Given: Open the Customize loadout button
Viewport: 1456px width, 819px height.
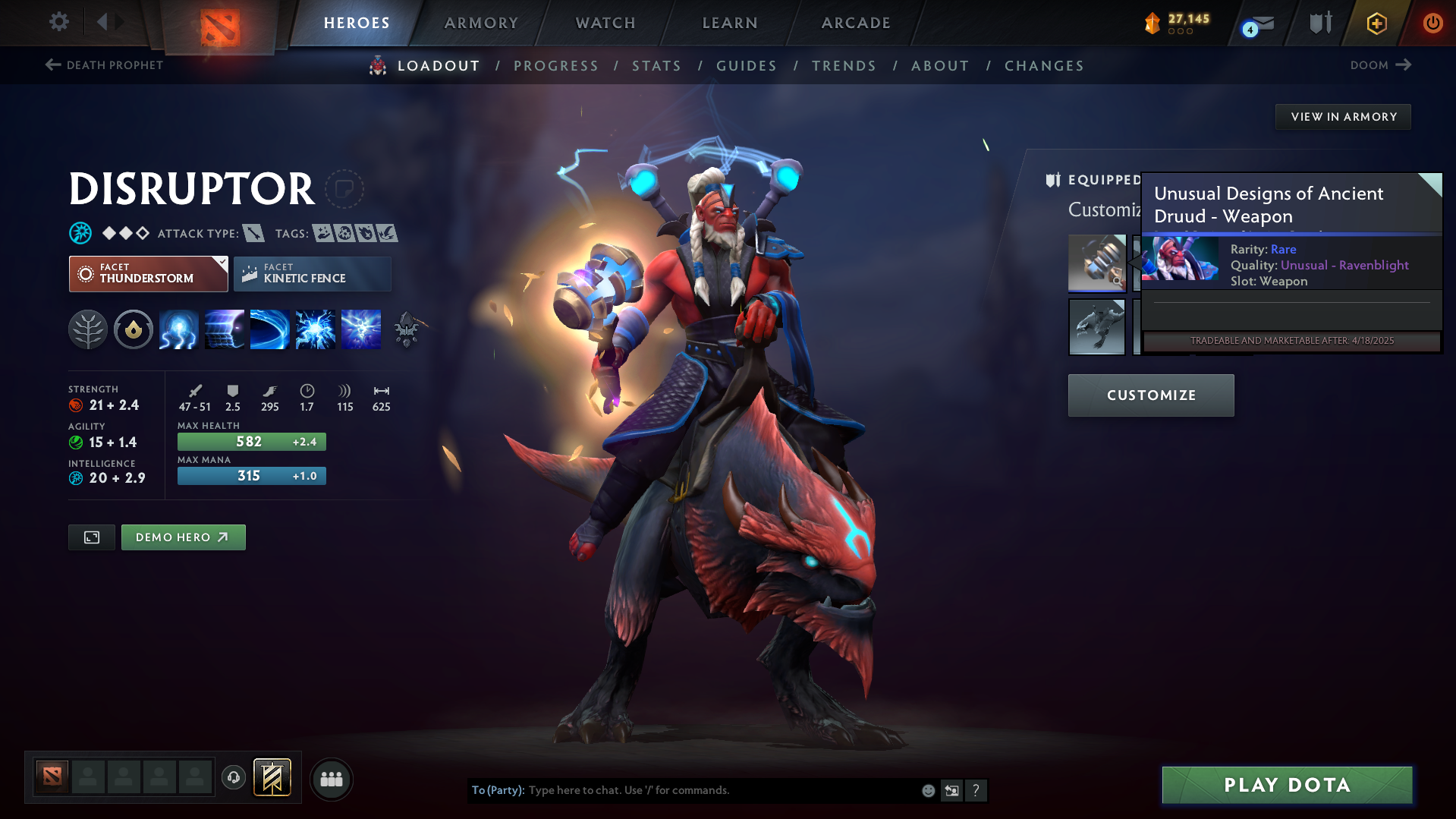Looking at the screenshot, I should [x=1151, y=395].
